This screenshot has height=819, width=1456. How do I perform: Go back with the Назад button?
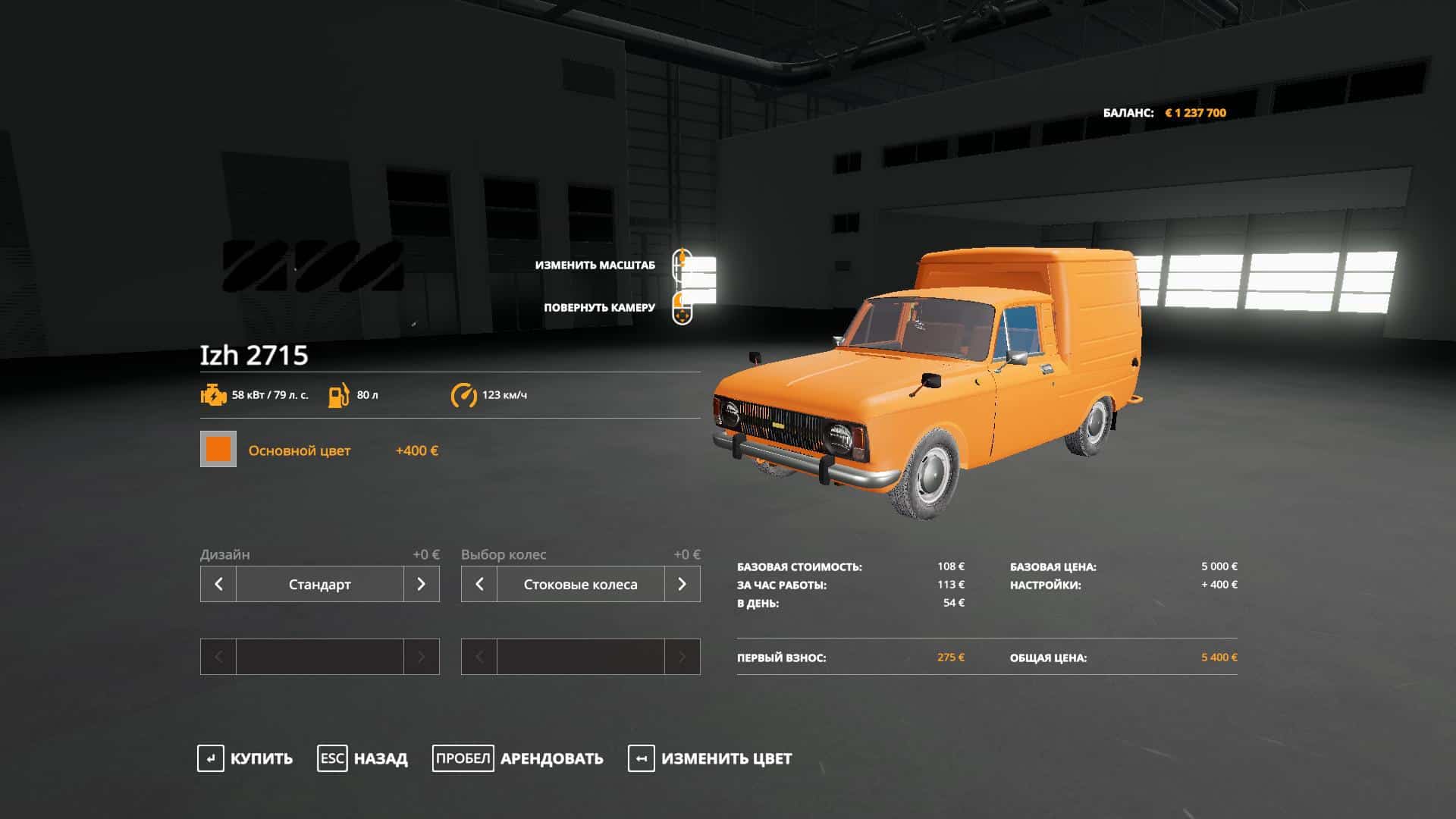point(362,758)
